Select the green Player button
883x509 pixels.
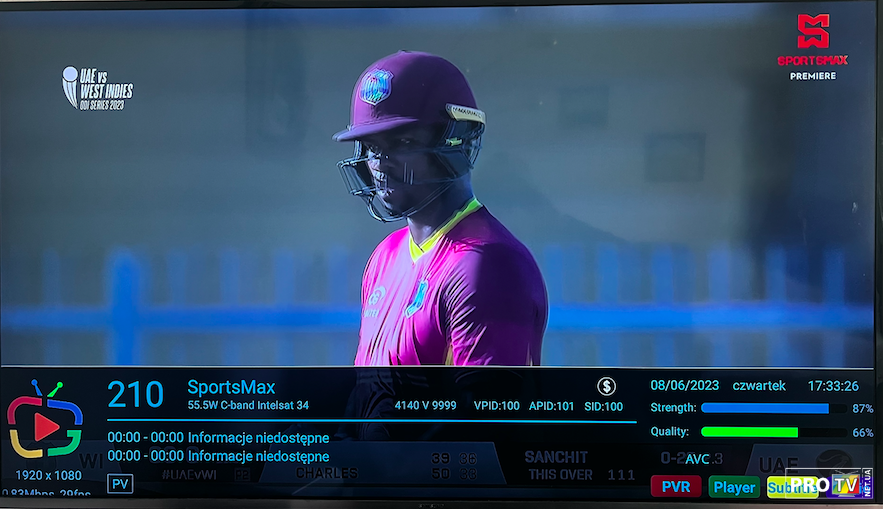tap(734, 487)
